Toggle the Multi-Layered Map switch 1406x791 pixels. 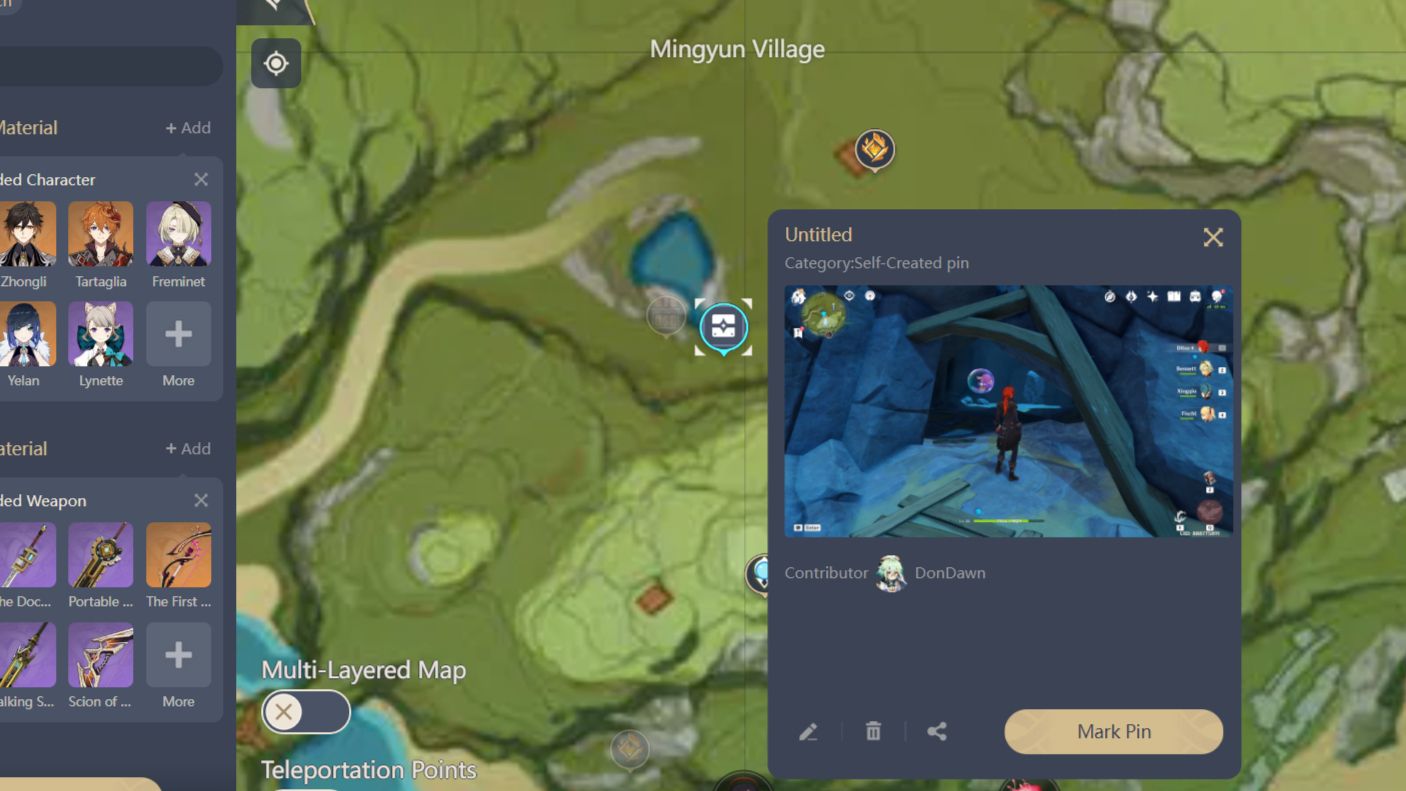click(x=305, y=711)
